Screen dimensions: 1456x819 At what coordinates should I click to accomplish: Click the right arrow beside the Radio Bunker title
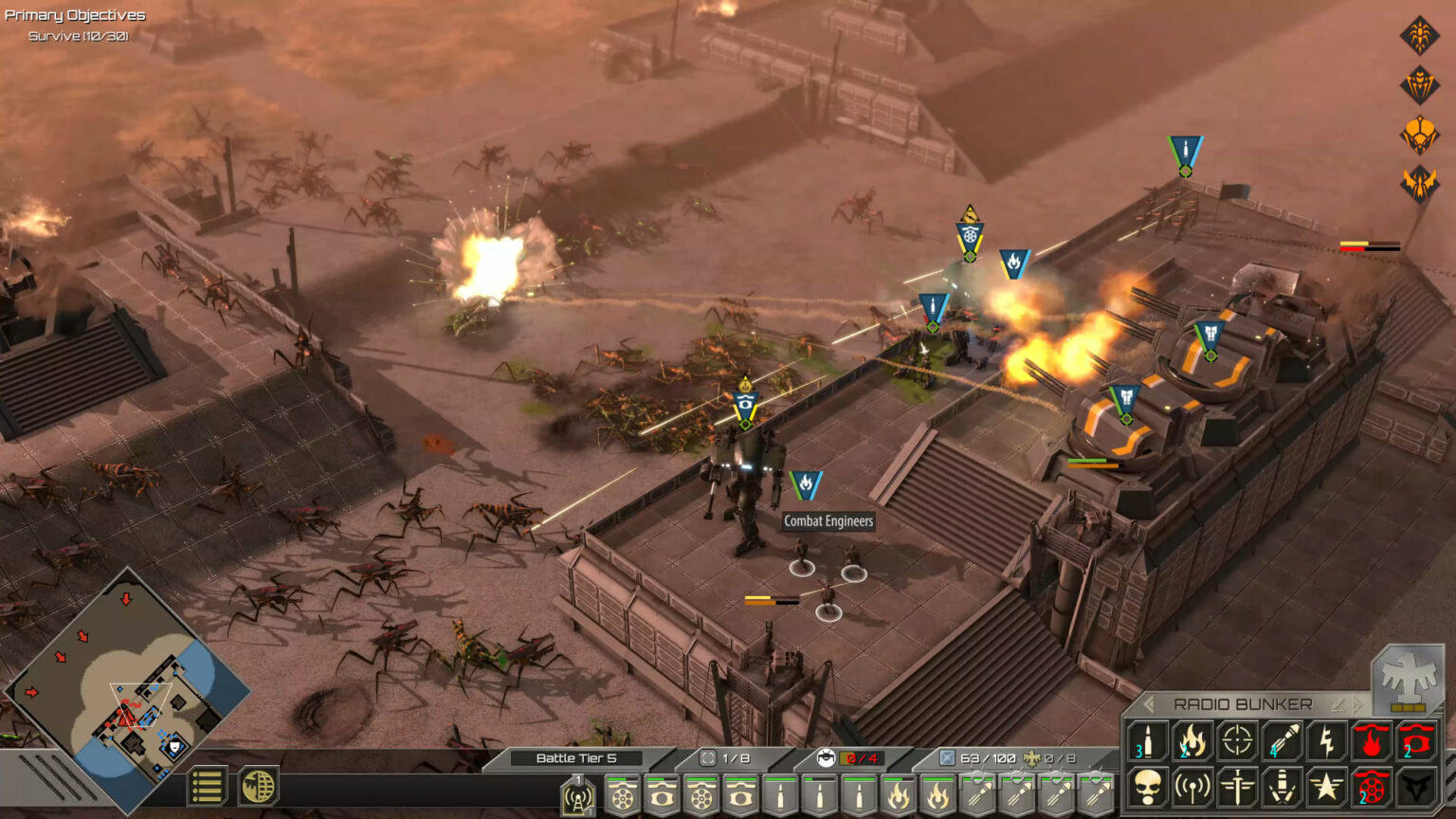(x=1357, y=703)
